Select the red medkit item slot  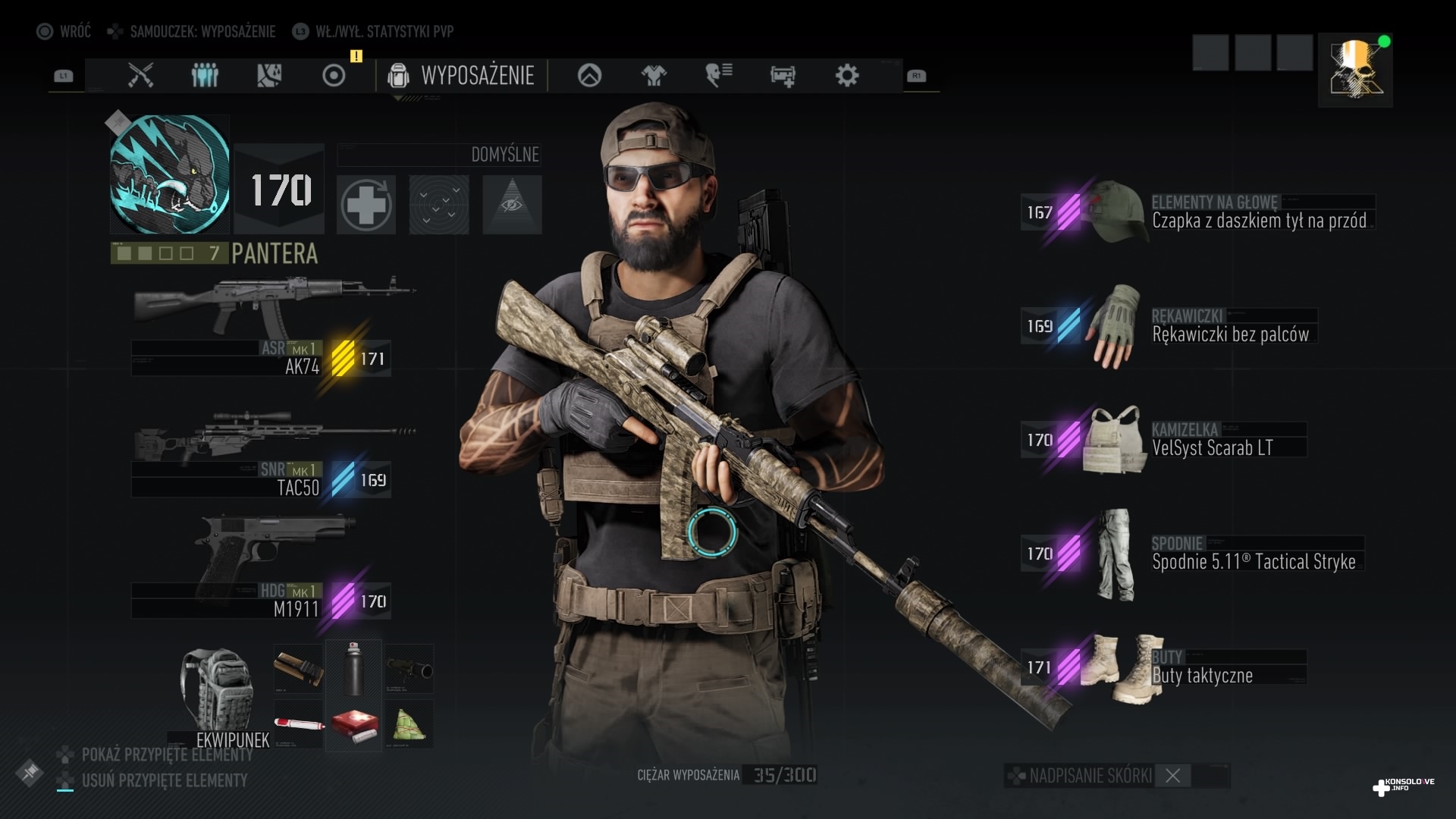[x=353, y=726]
